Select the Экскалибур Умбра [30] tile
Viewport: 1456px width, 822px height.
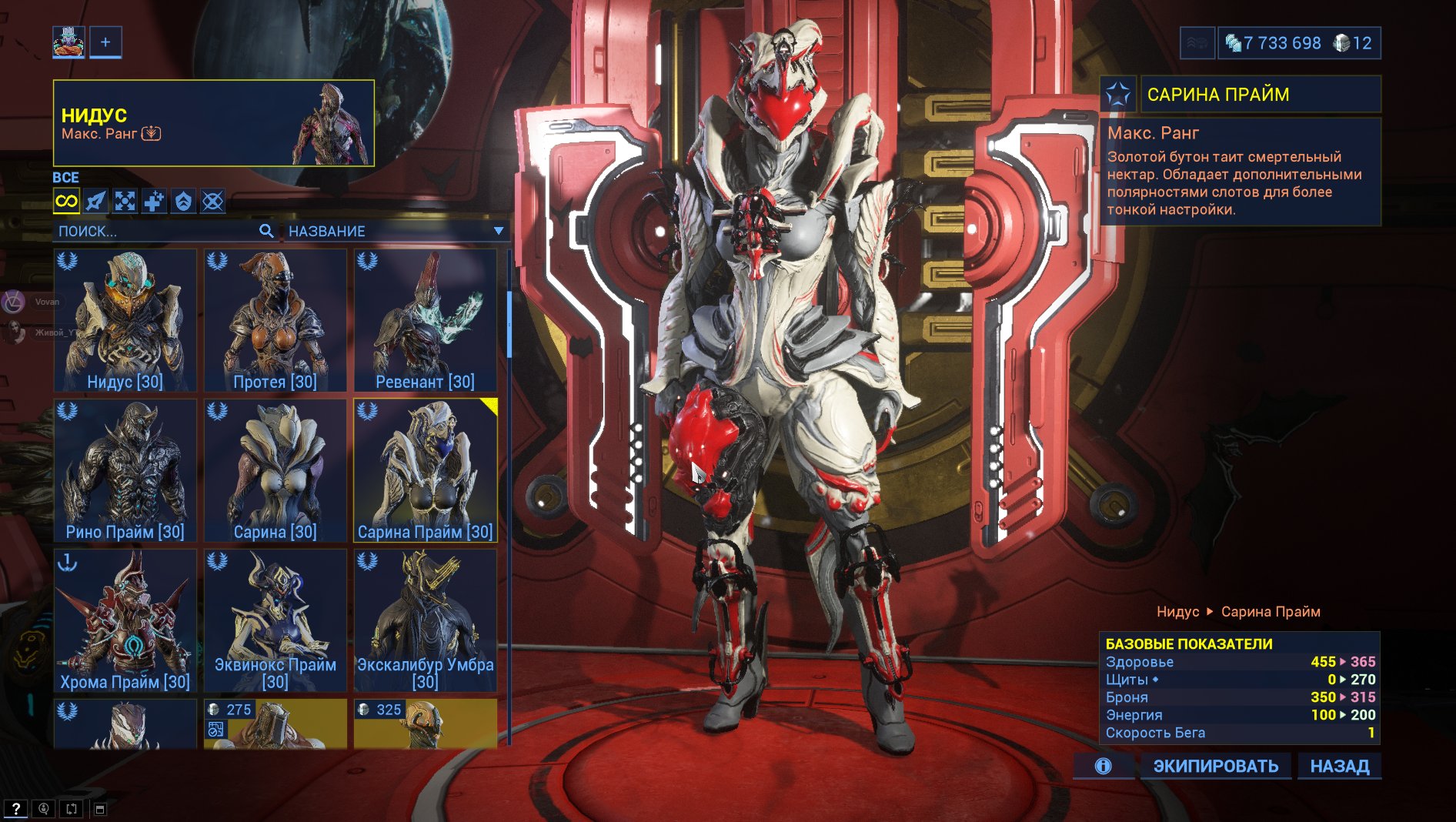(425, 620)
